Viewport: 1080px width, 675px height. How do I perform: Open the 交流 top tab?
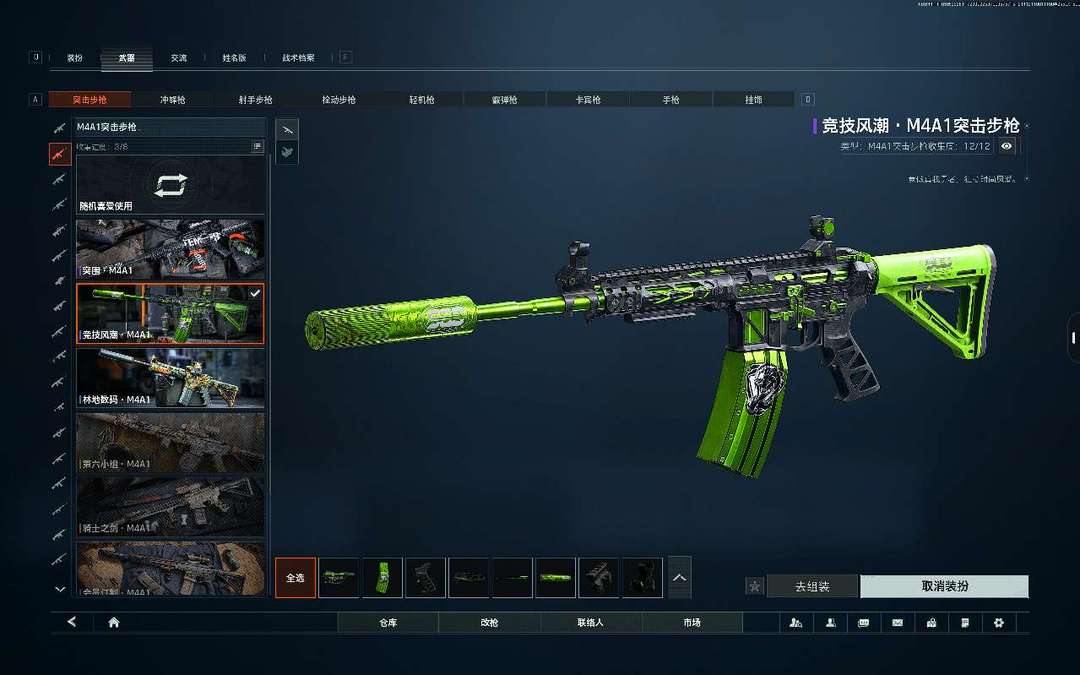[x=178, y=58]
